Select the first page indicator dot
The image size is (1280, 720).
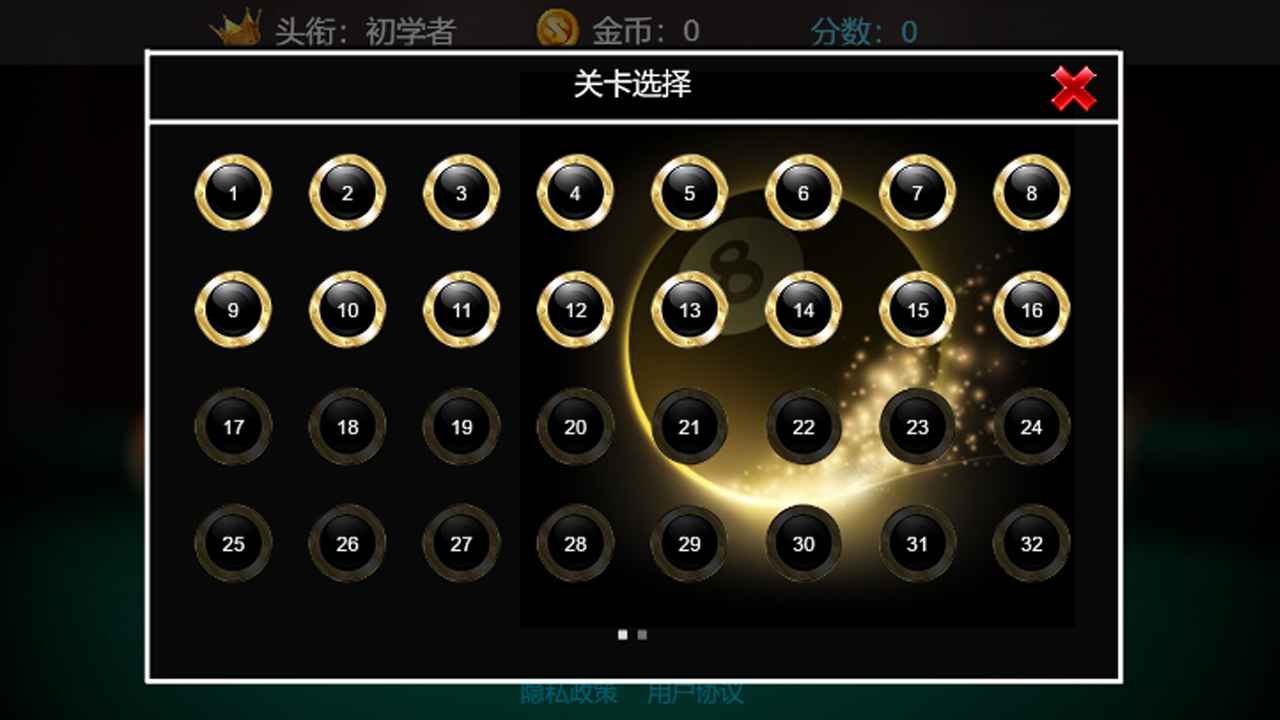(622, 634)
